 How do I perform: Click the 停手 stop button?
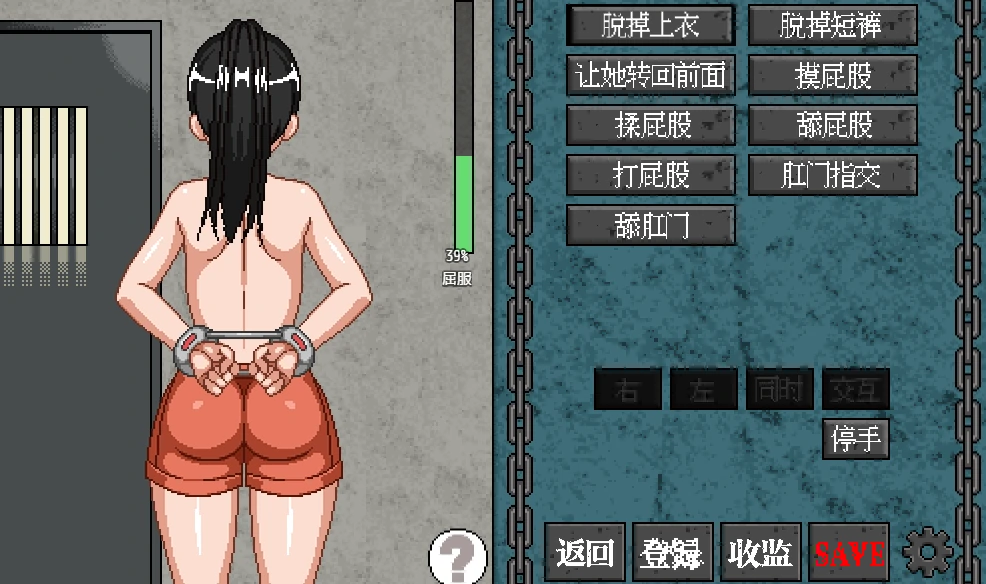(x=856, y=439)
